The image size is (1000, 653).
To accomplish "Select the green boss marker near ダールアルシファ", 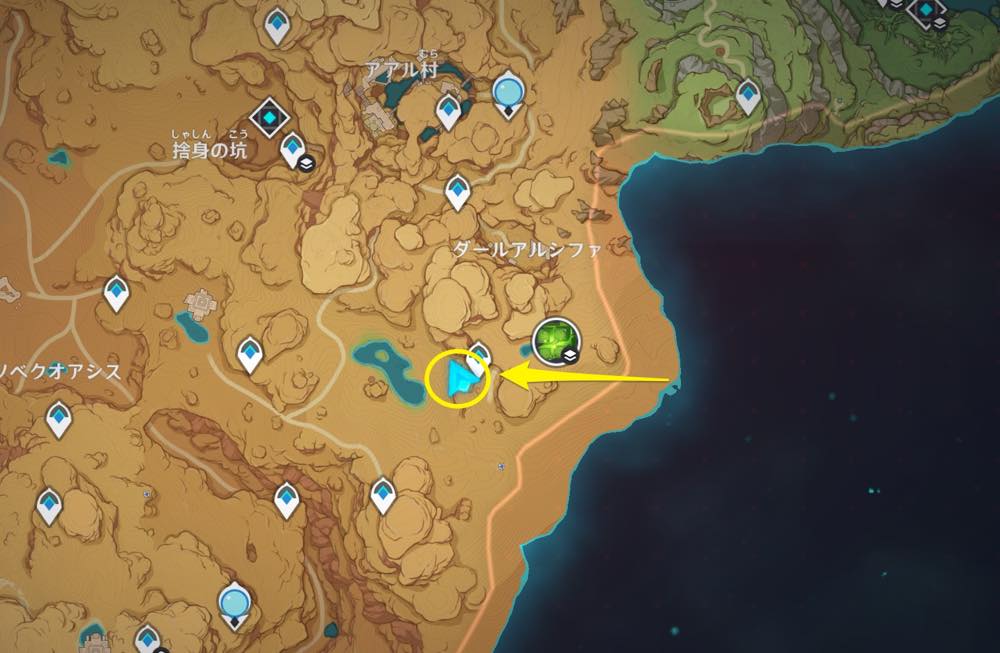I will click(554, 341).
